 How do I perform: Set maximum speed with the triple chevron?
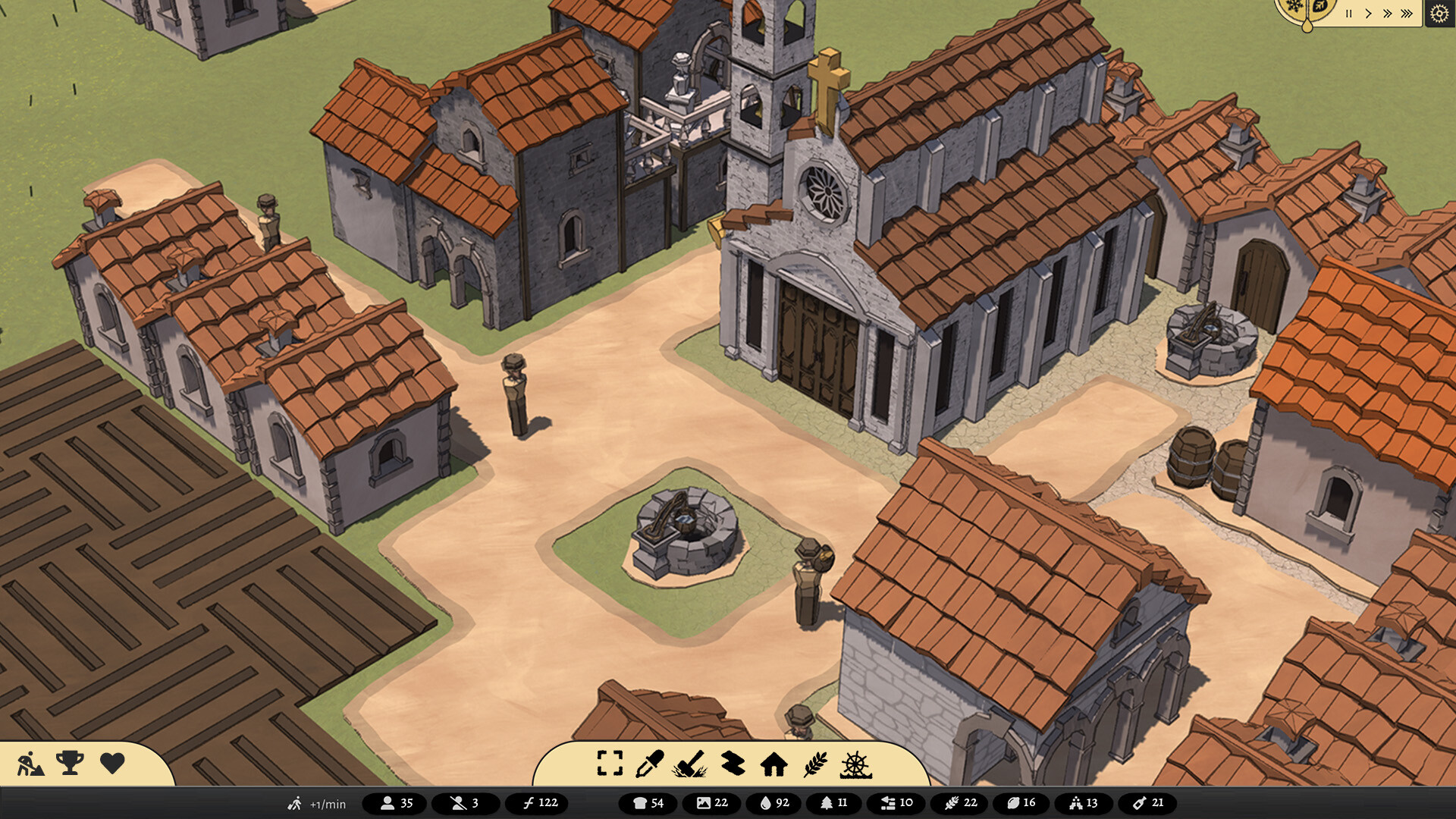(1406, 12)
